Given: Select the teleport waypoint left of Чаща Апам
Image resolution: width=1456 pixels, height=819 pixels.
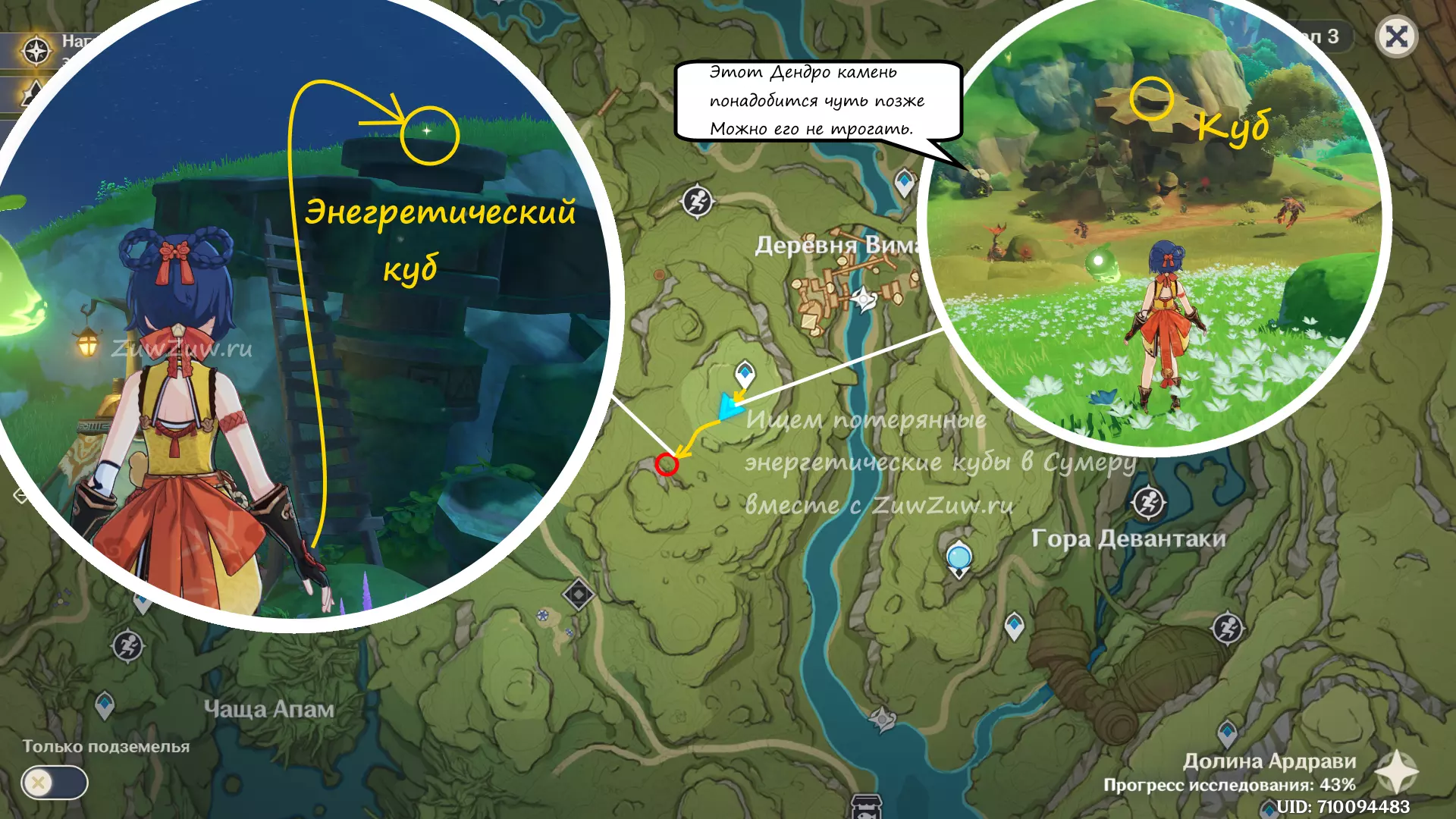Looking at the screenshot, I should tap(105, 704).
